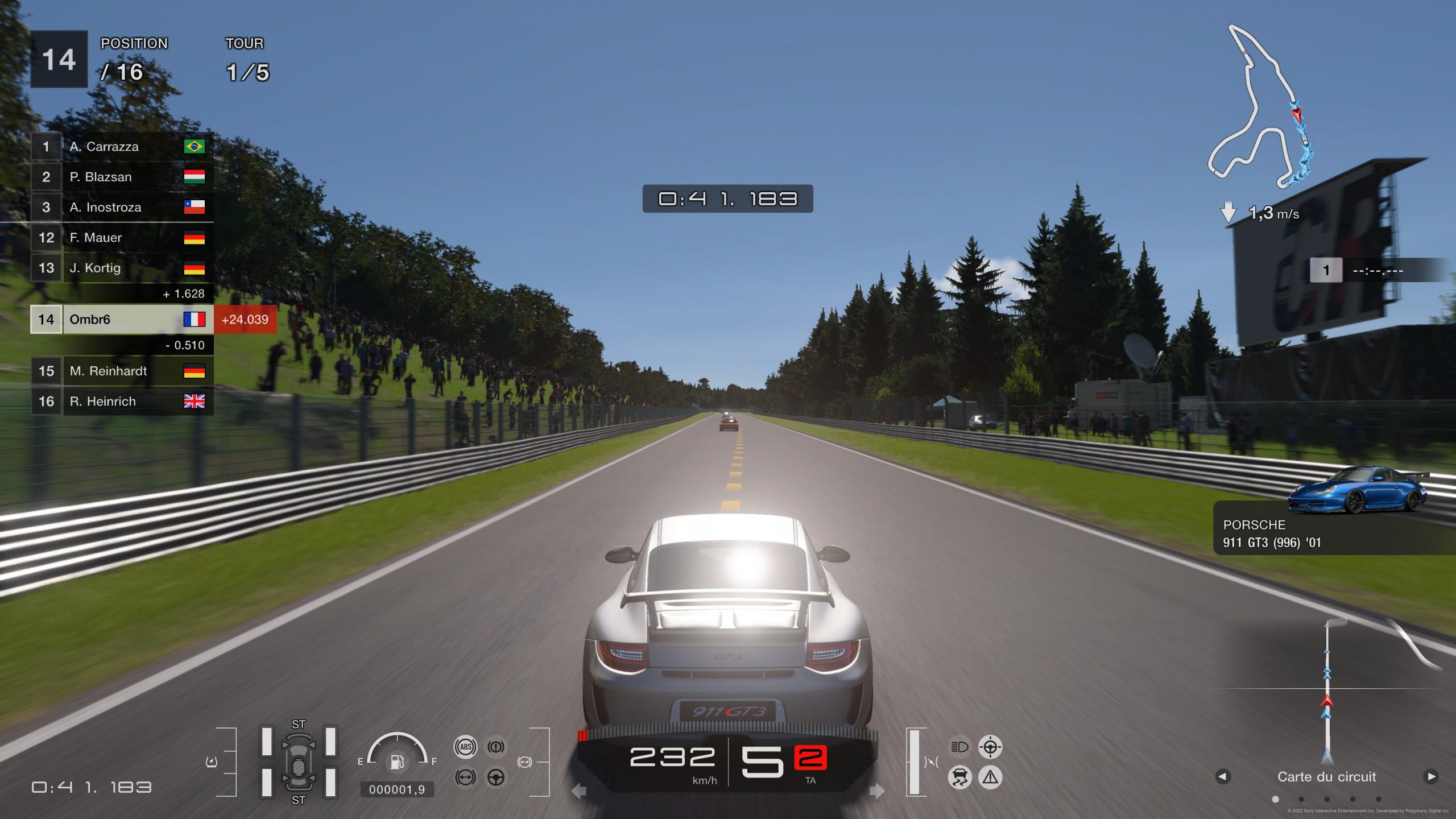Select the brake balance icon

(x=465, y=778)
